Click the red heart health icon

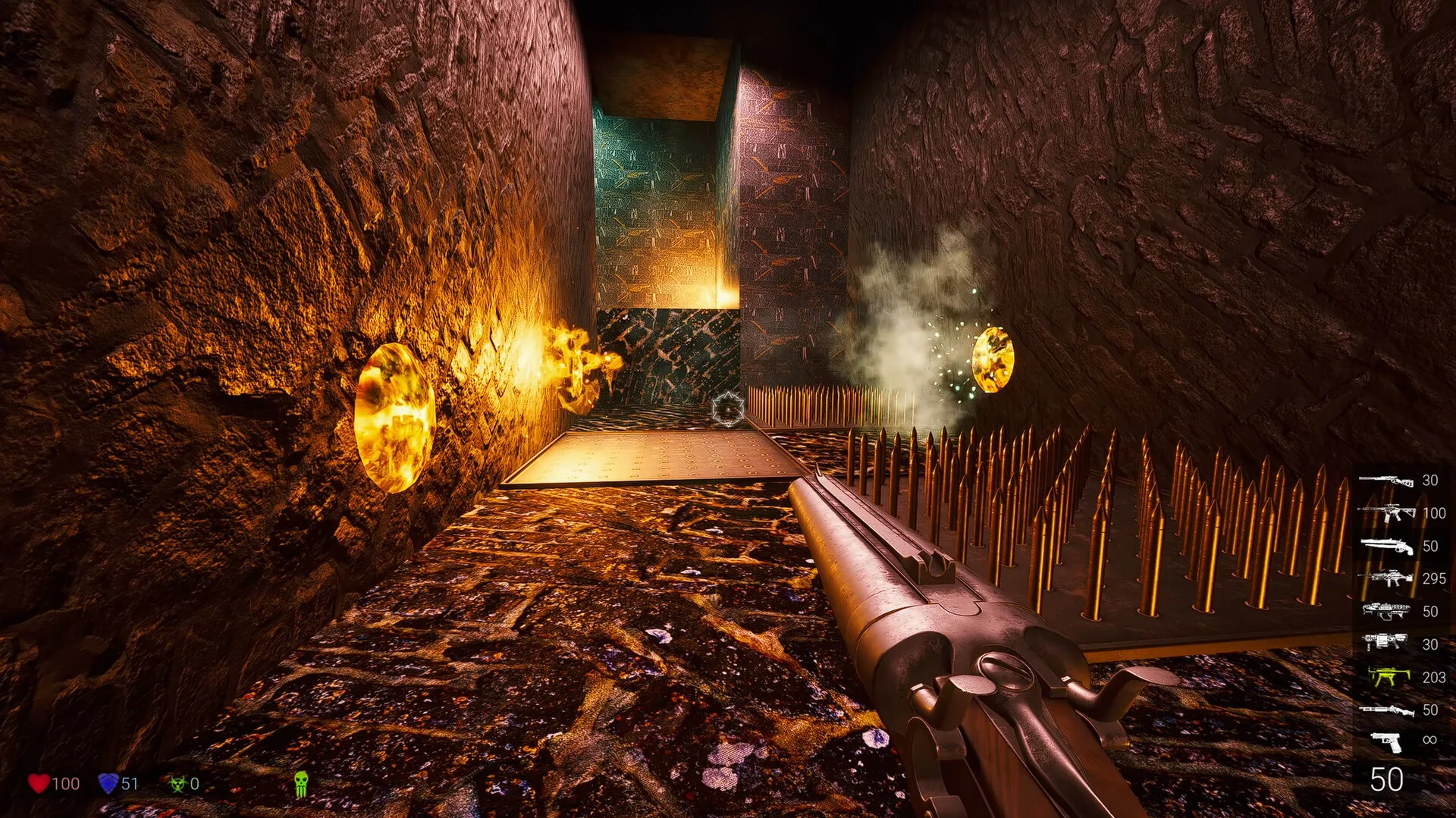tap(39, 783)
